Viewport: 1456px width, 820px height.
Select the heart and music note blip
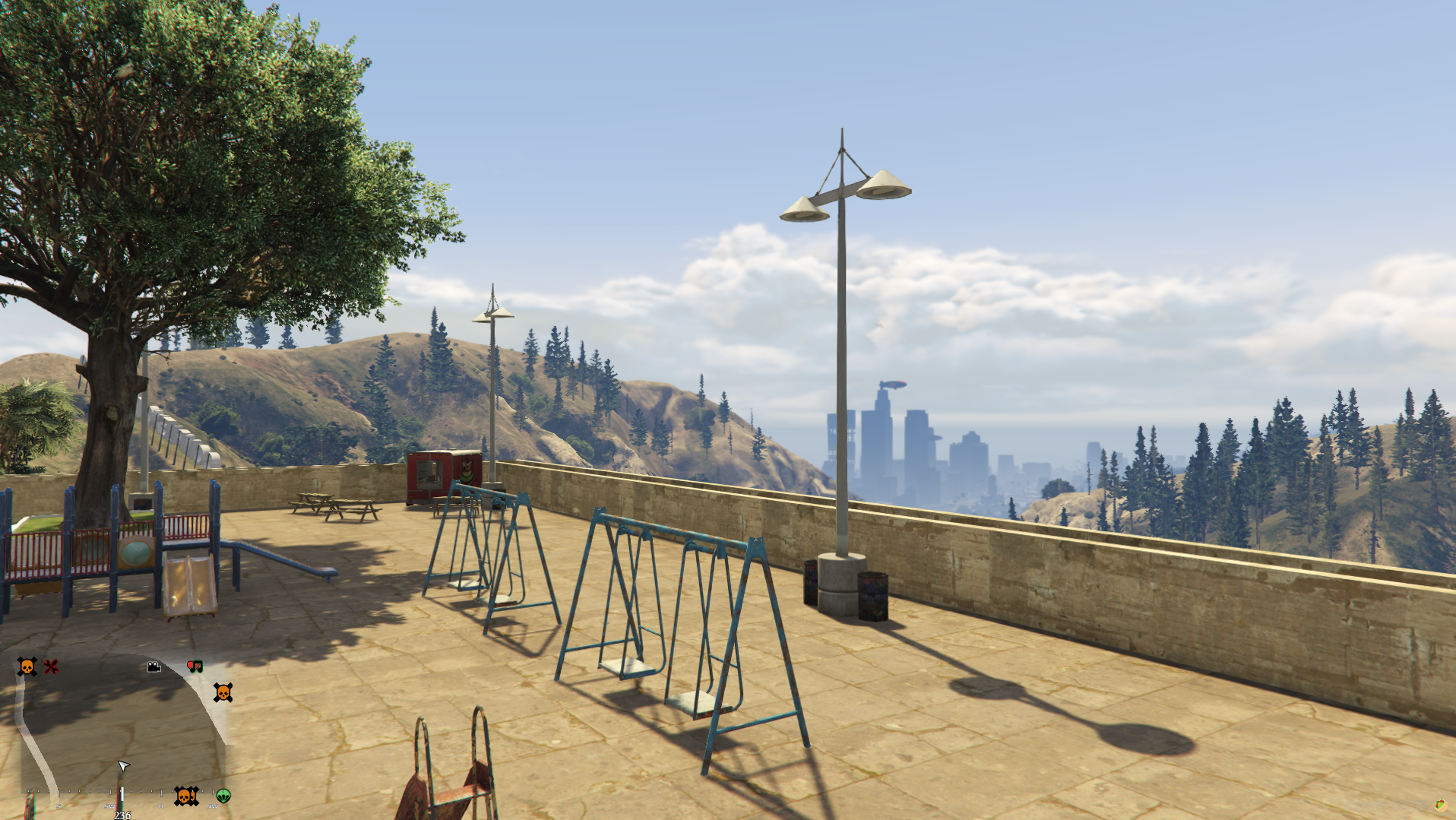[x=195, y=666]
